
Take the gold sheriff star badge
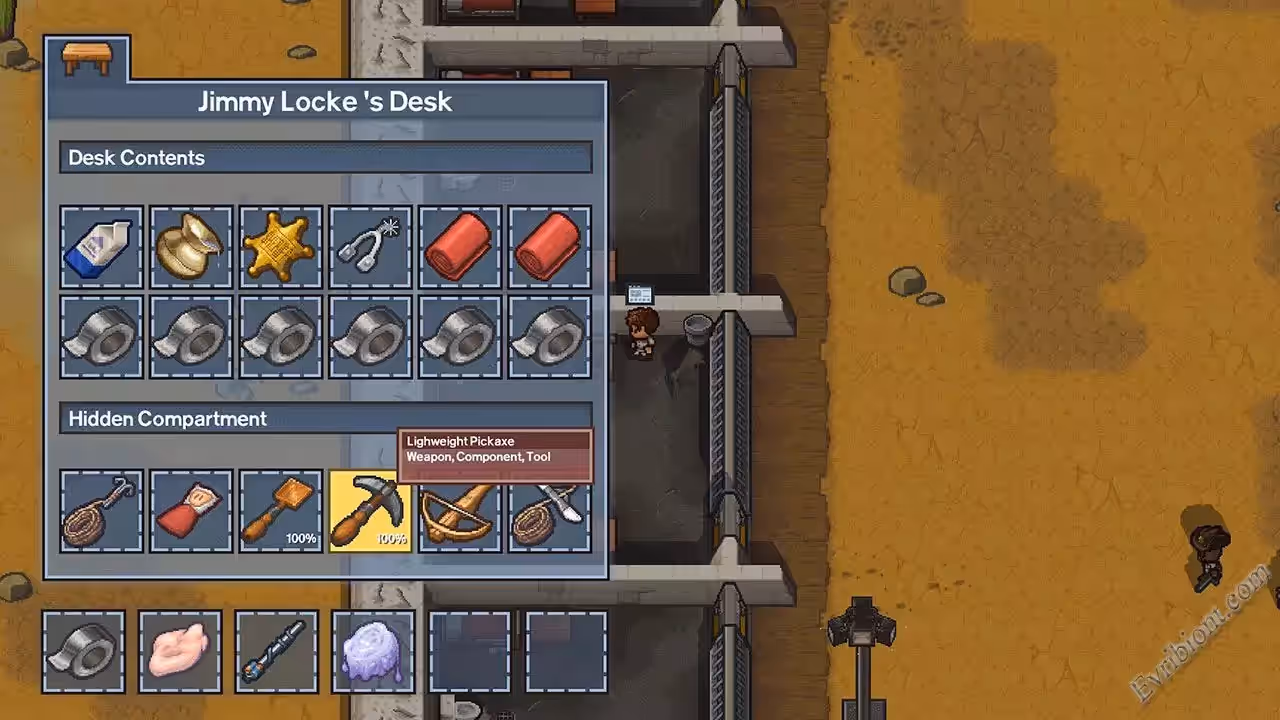pos(280,247)
